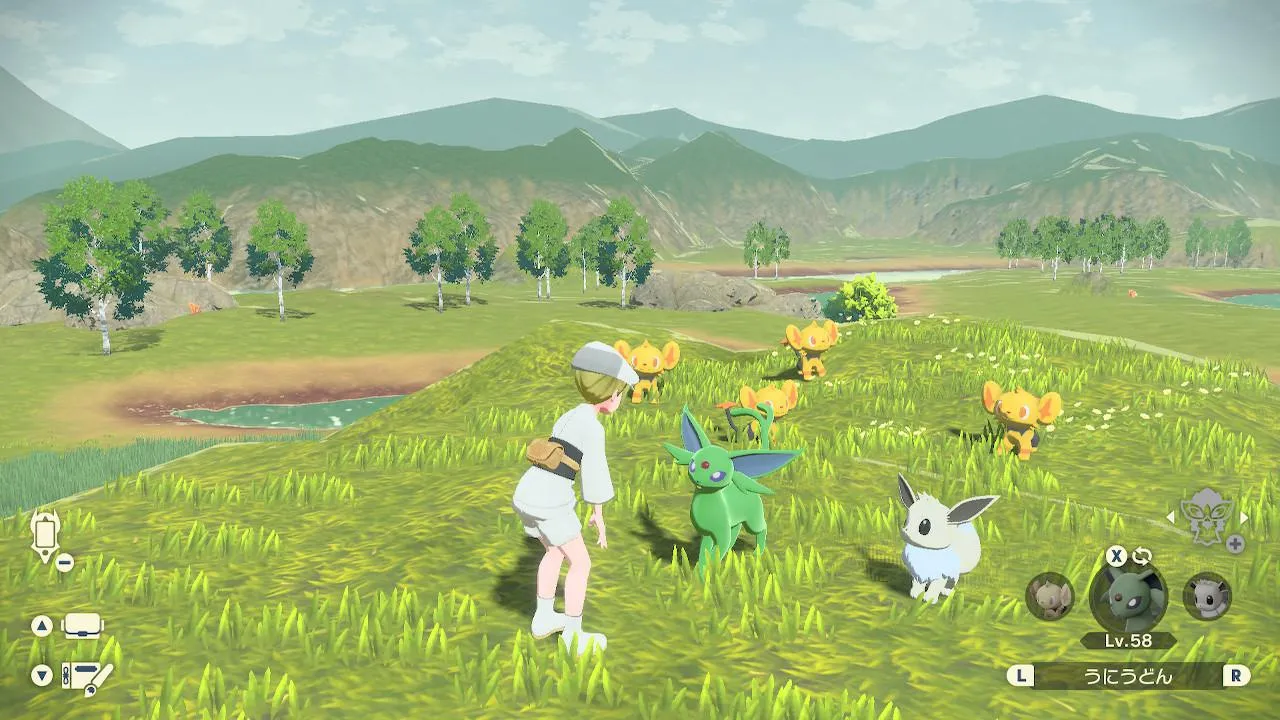
Task: Pick the tan Pokémon portrait left of Espeon
Action: pyautogui.click(x=1050, y=596)
